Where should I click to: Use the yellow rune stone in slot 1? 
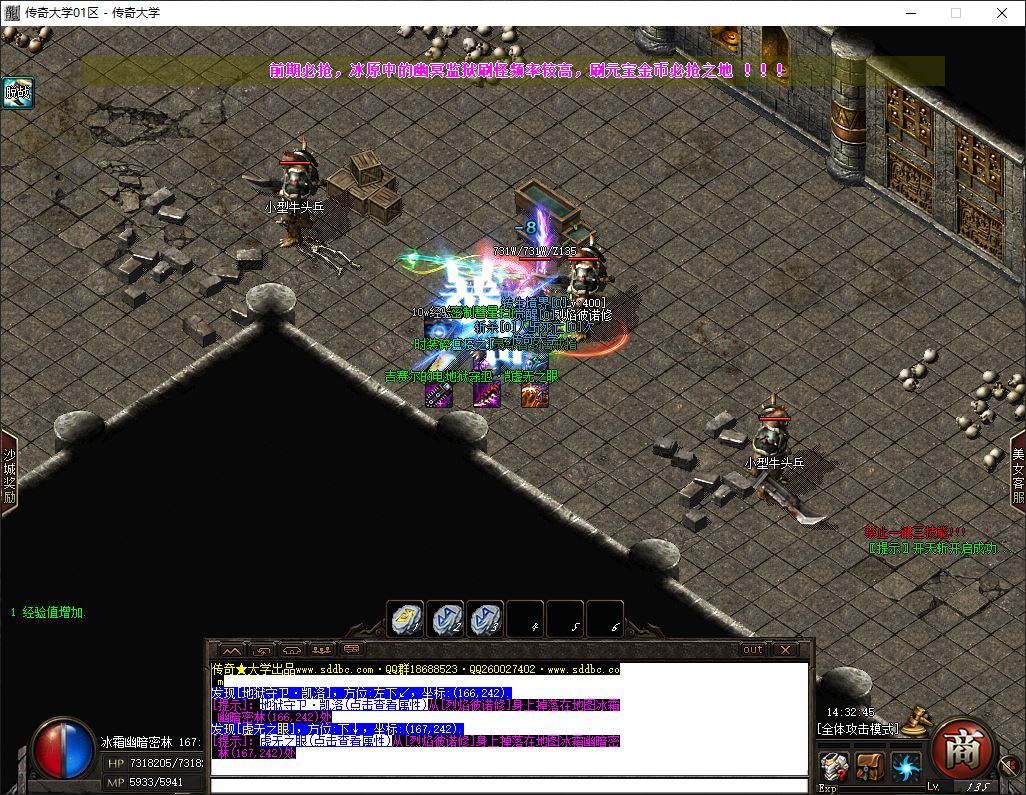(406, 620)
